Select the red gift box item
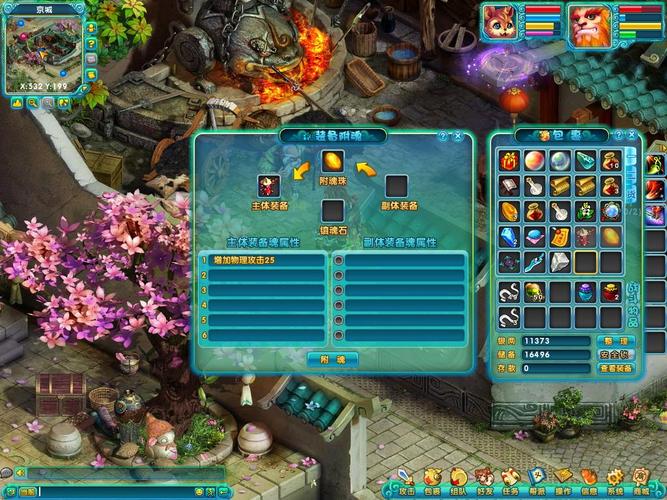The height and width of the screenshot is (500, 667). point(510,160)
